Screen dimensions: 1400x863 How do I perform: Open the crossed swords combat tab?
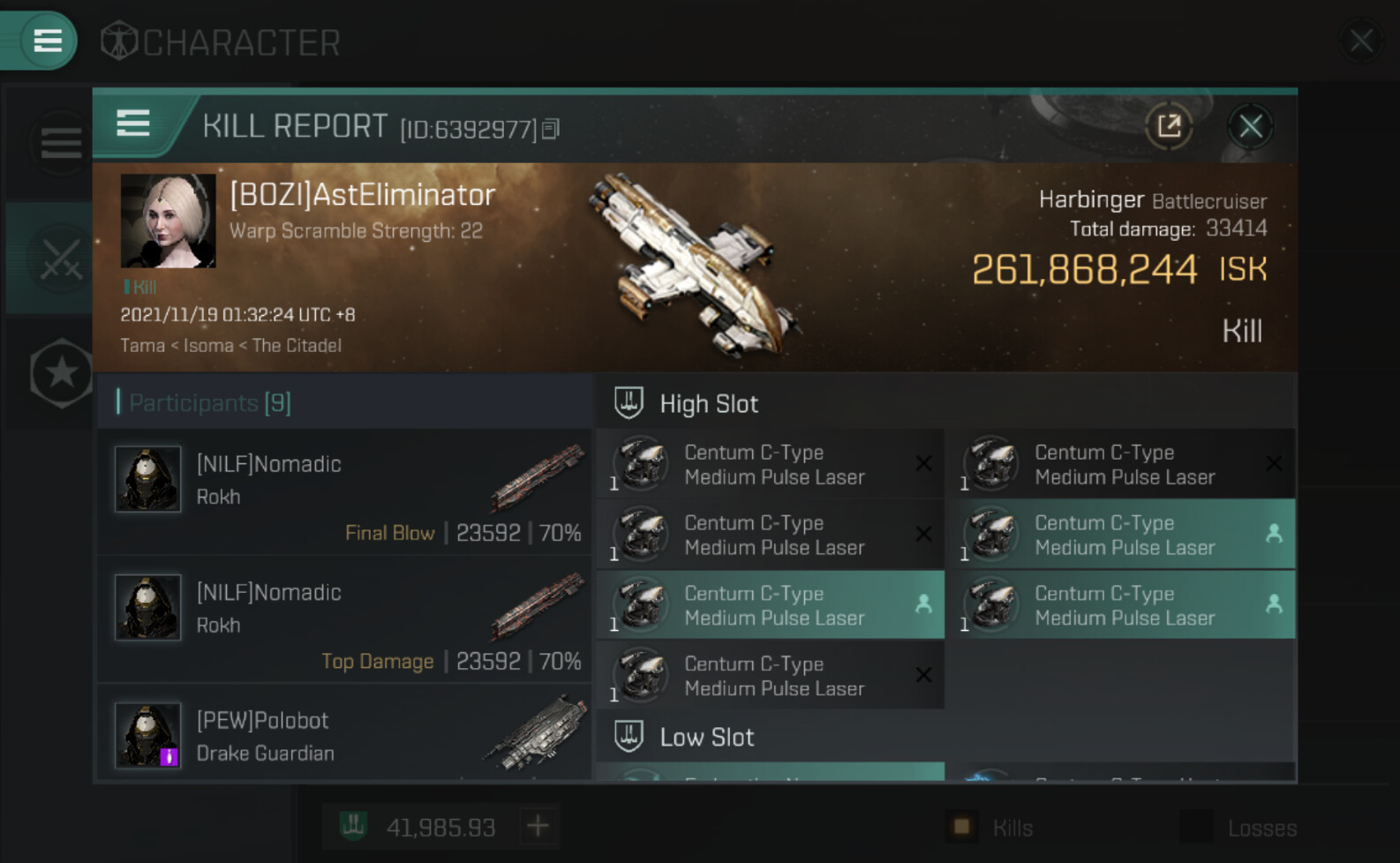coord(60,259)
